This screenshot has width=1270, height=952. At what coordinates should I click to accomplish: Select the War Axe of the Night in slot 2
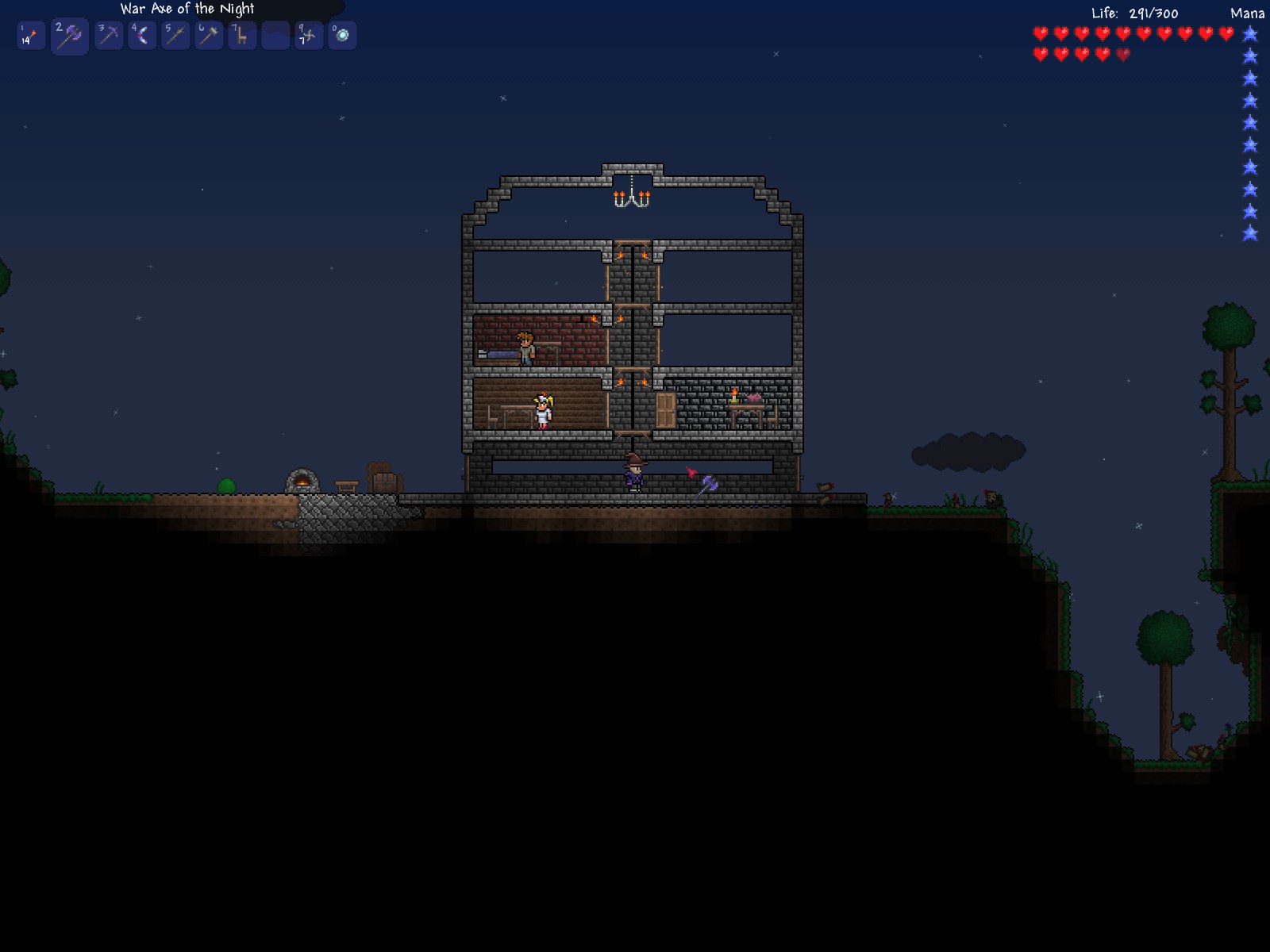(x=67, y=34)
